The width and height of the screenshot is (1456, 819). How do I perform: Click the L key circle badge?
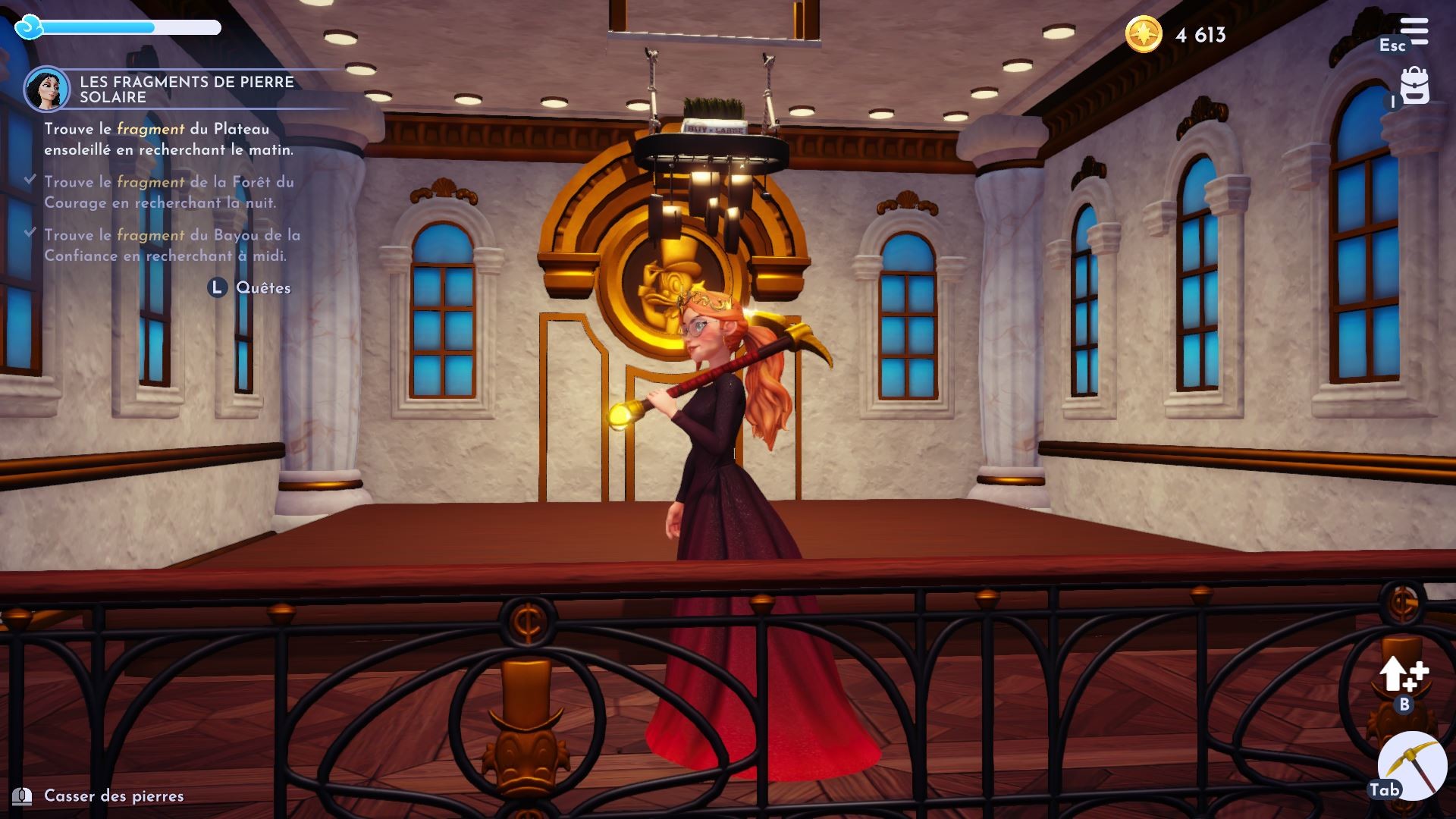coord(216,287)
